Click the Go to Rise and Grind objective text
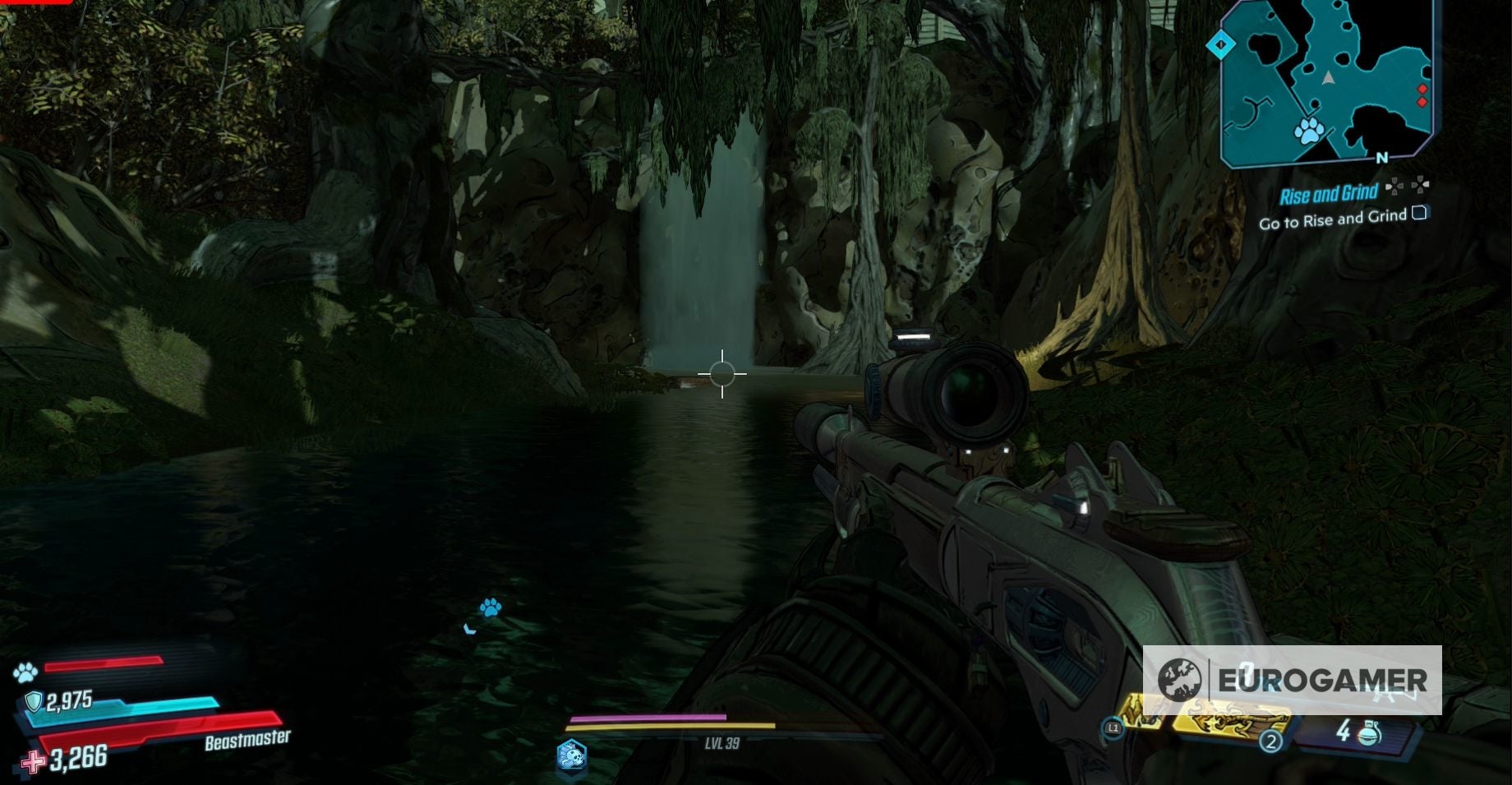The image size is (1512, 785). coord(1332,219)
